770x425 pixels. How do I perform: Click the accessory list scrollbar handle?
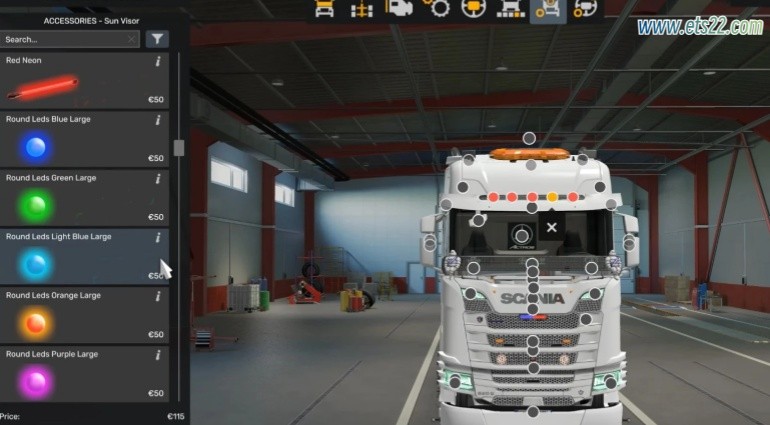(179, 148)
